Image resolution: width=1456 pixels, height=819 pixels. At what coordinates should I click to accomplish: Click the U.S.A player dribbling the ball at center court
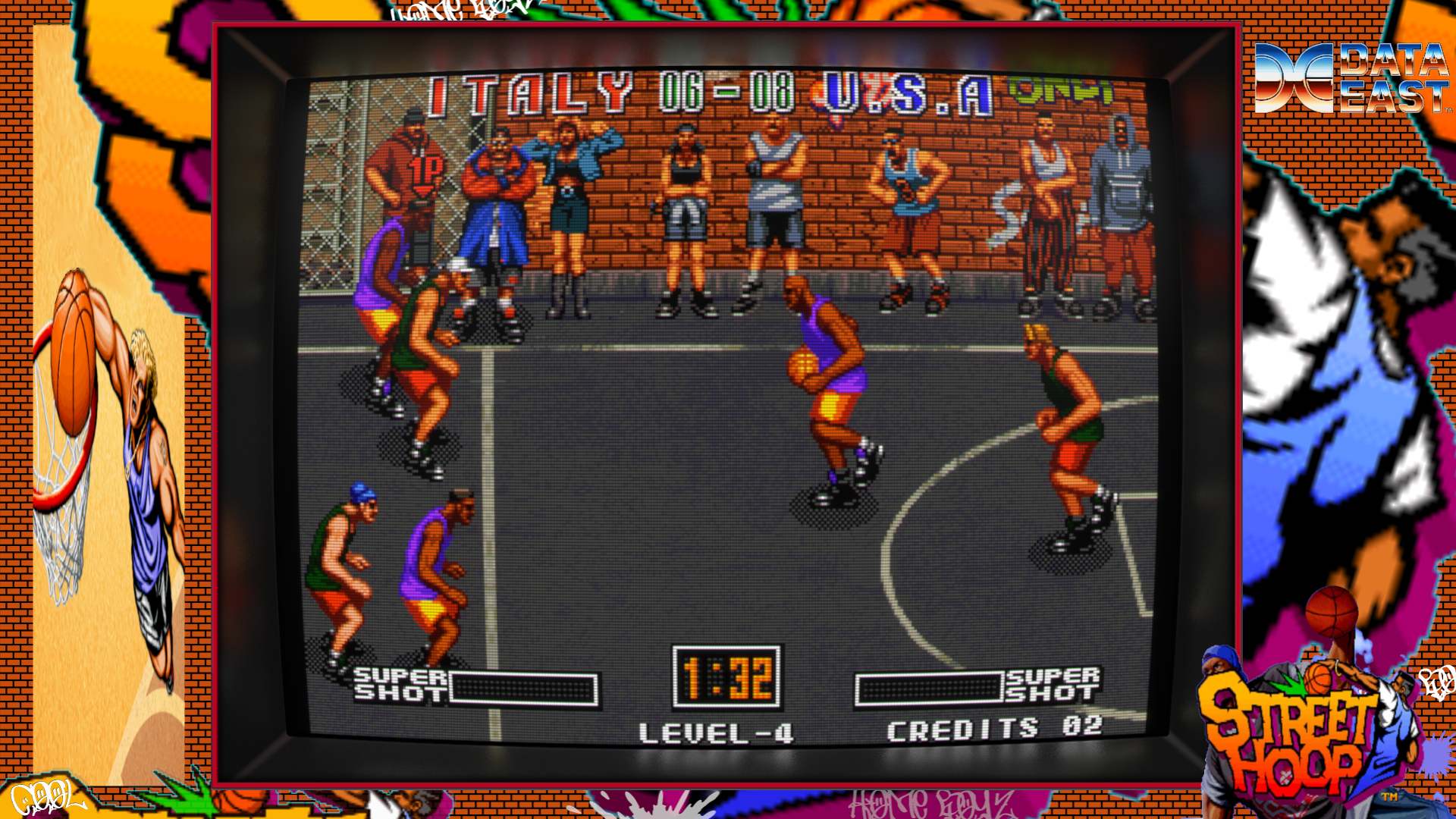click(x=827, y=364)
